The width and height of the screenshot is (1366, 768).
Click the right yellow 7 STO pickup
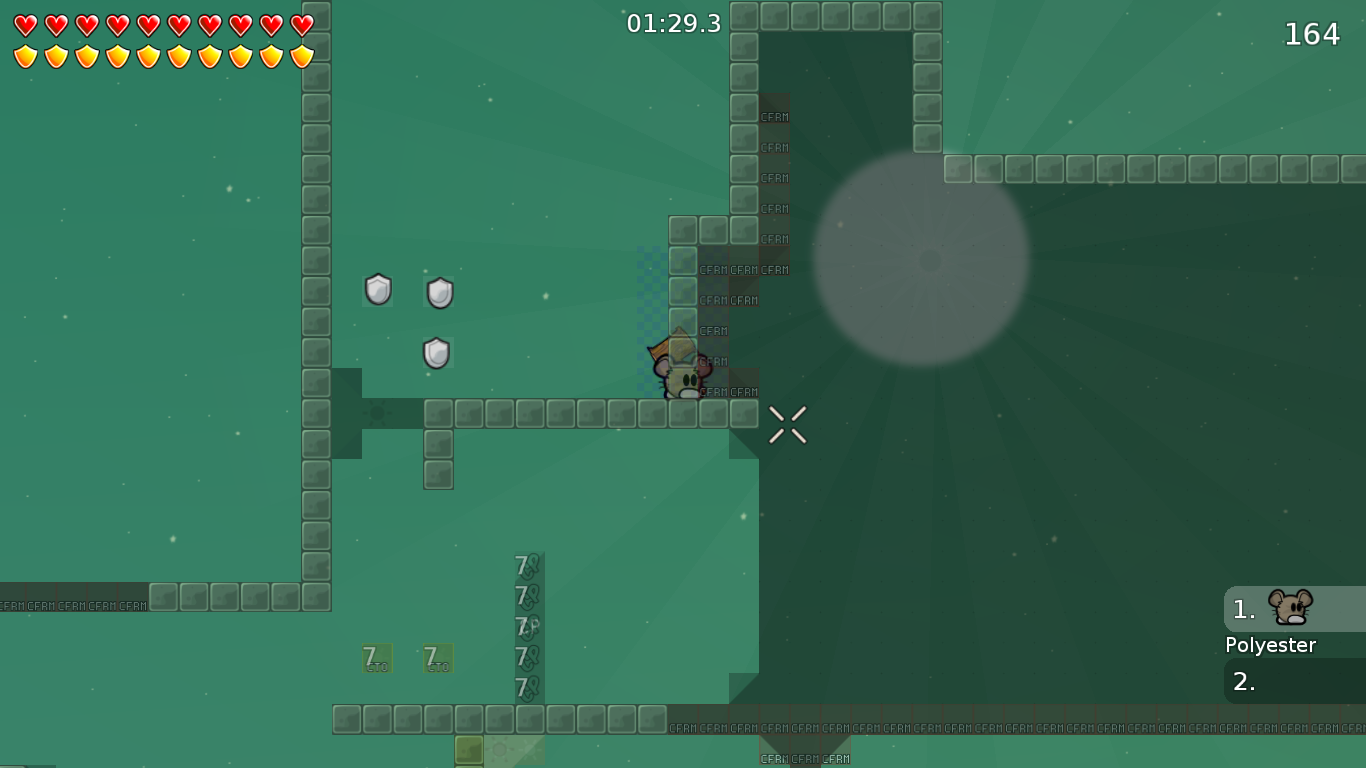(x=436, y=658)
